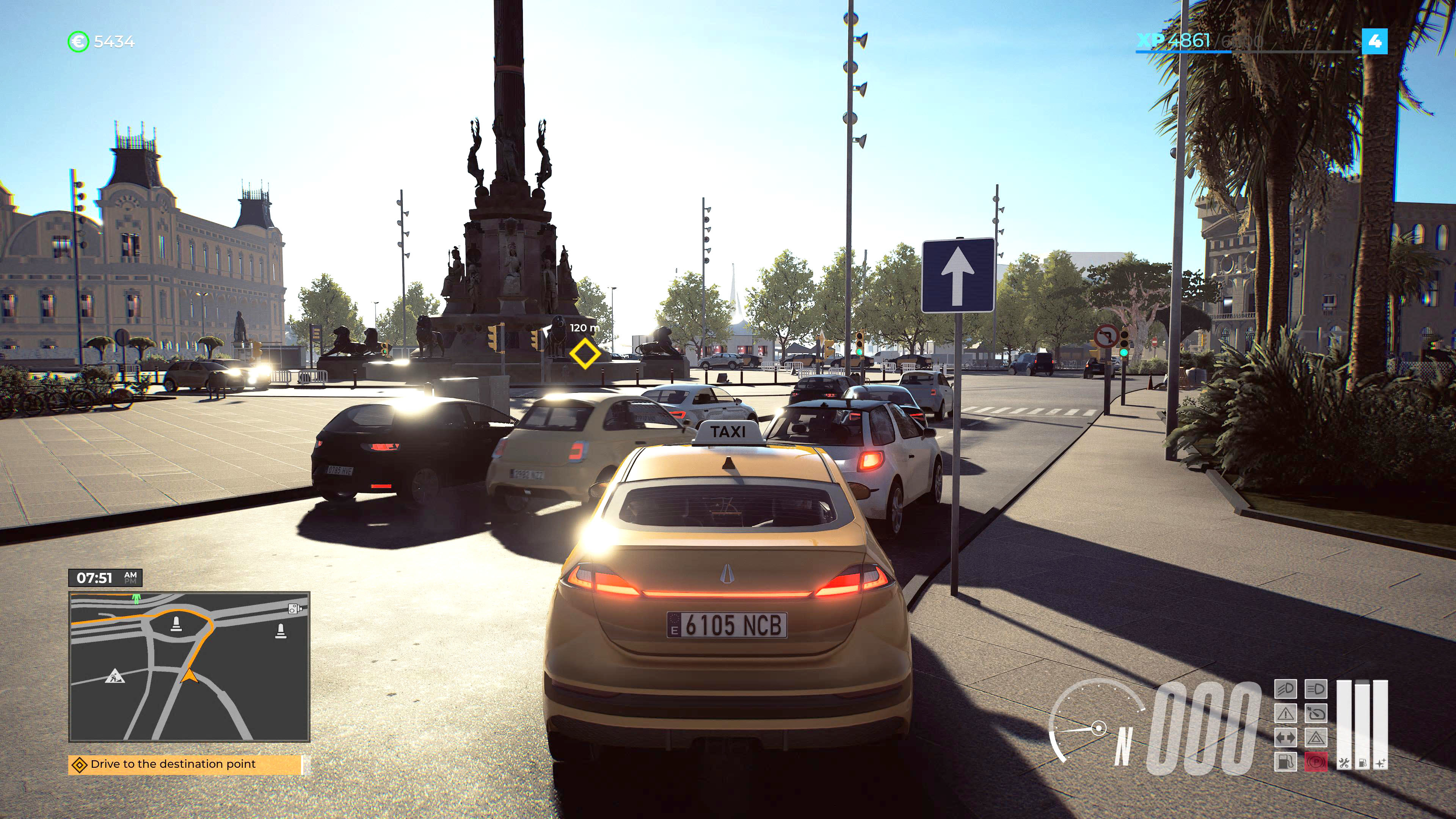This screenshot has width=1456, height=819.
Task: Click the exclamation warning triangle indicator
Action: (x=1285, y=714)
